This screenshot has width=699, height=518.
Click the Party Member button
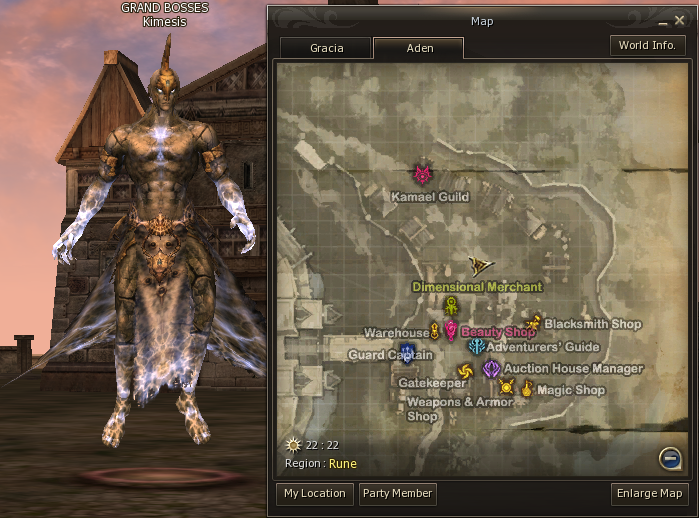pos(398,493)
